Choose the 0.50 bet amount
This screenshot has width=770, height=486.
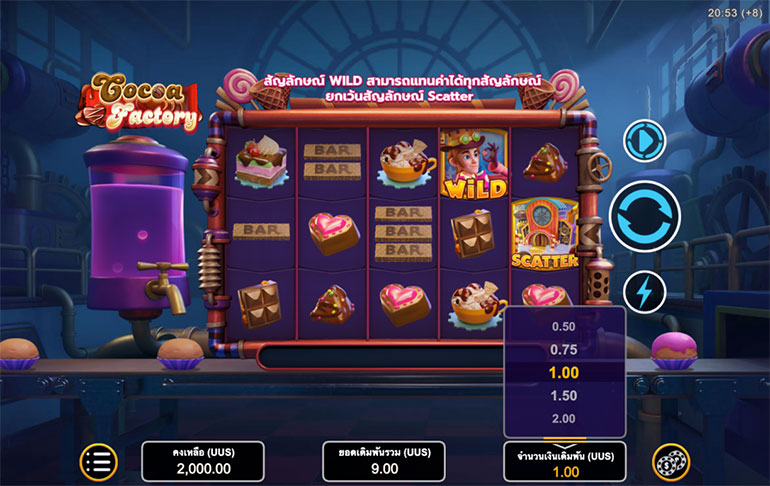pos(564,326)
